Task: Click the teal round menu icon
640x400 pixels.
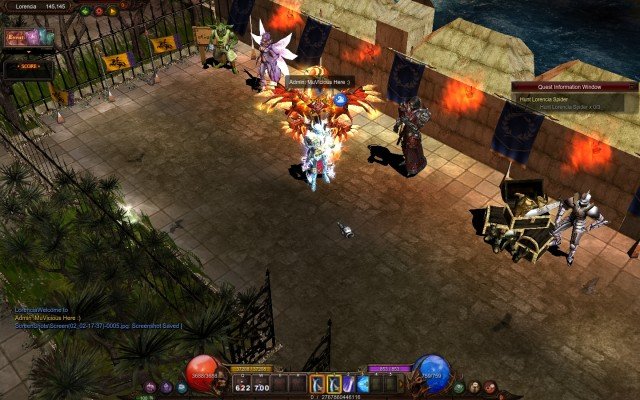Action: [182, 387]
